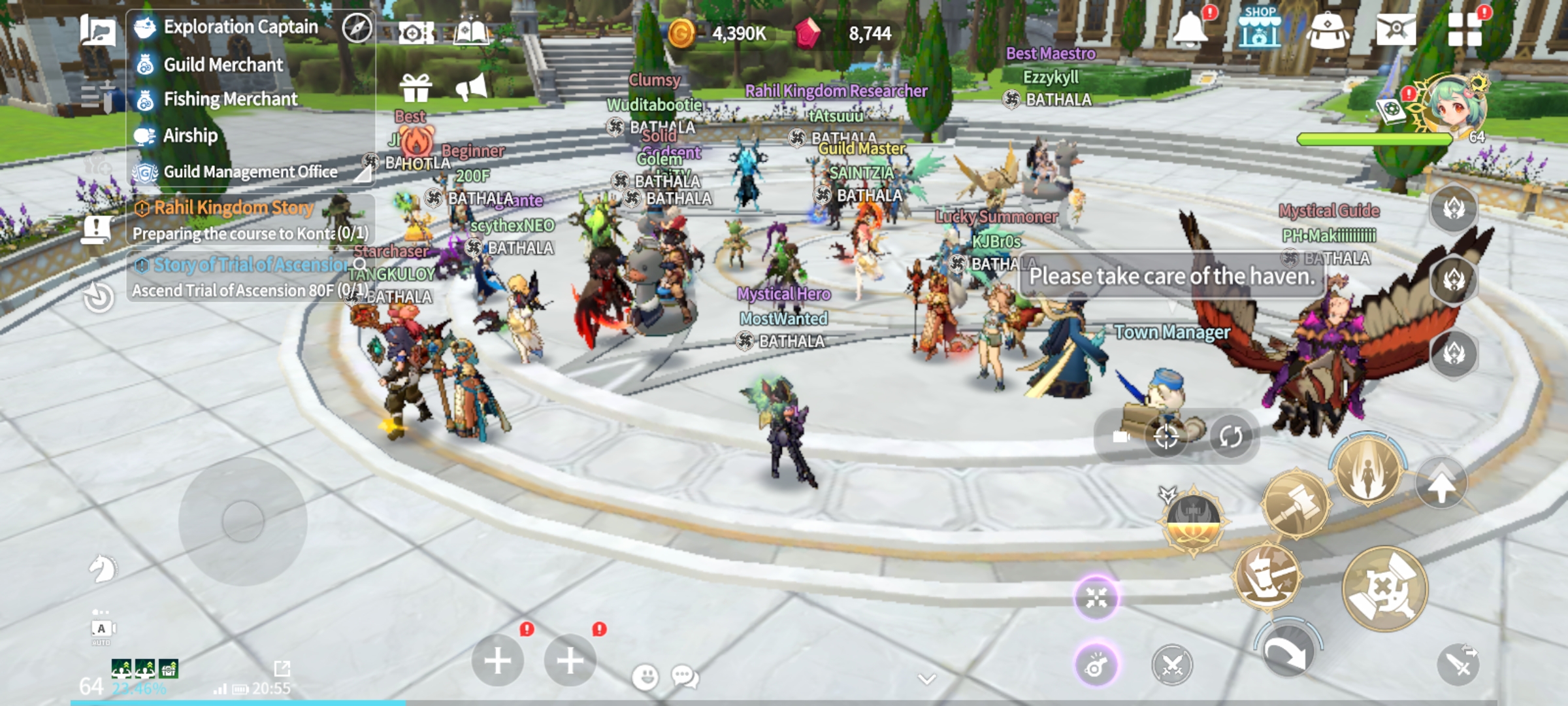Toggle the AUTO battle button
Viewport: 1568px width, 706px height.
[x=101, y=630]
